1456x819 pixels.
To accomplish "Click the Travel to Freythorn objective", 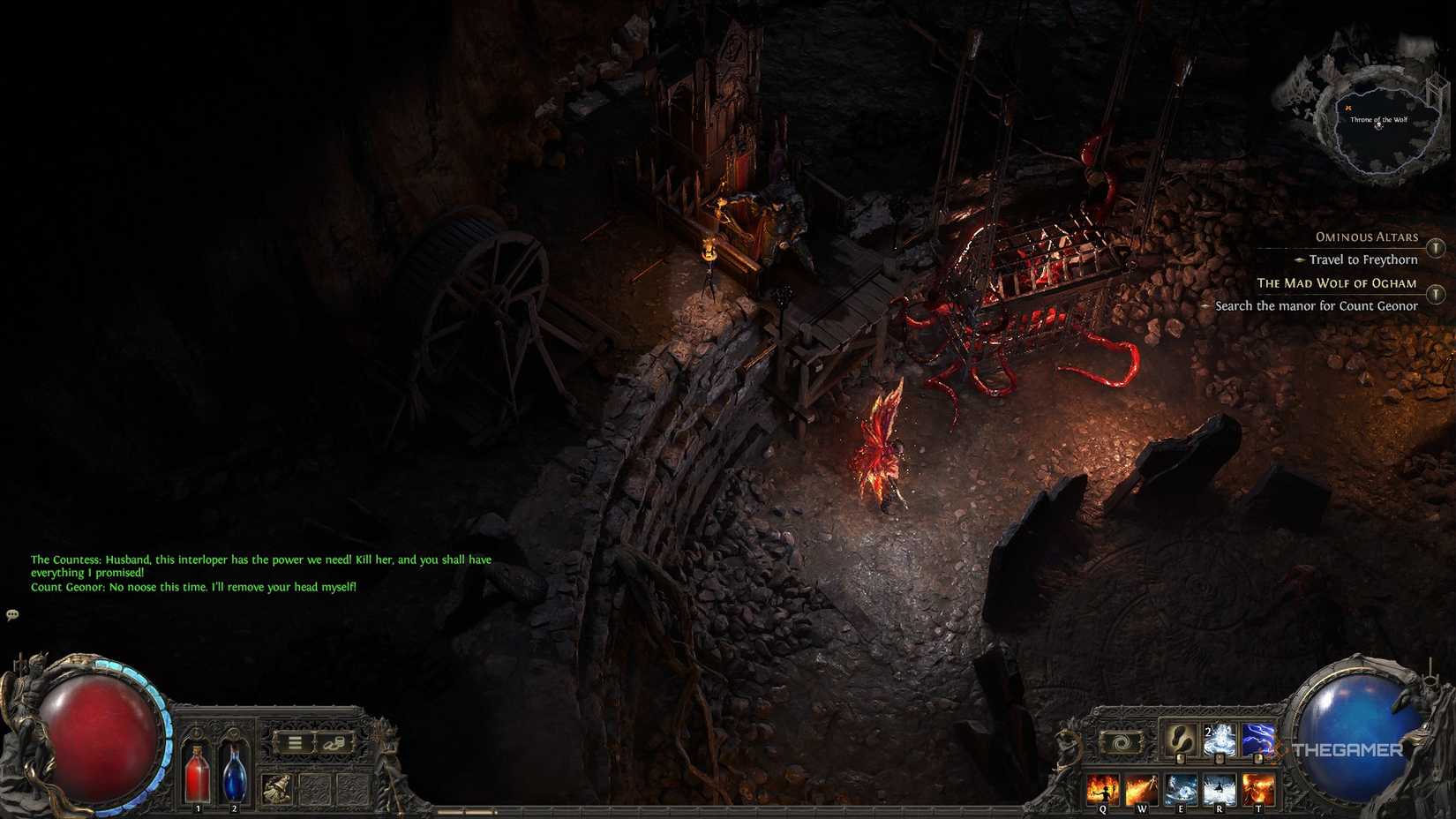I will [1363, 259].
